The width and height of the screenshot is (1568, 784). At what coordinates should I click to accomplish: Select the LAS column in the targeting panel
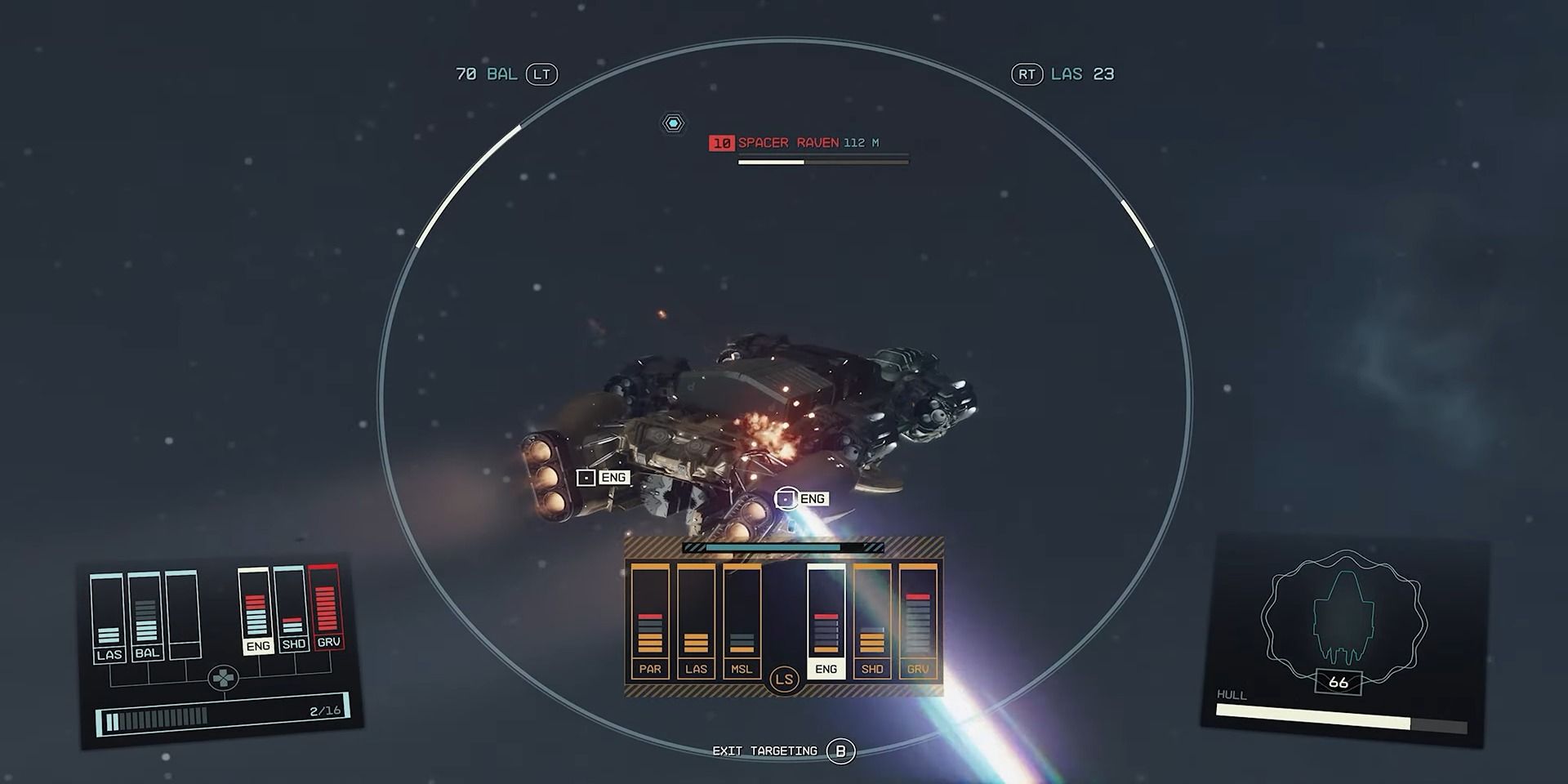pos(697,668)
